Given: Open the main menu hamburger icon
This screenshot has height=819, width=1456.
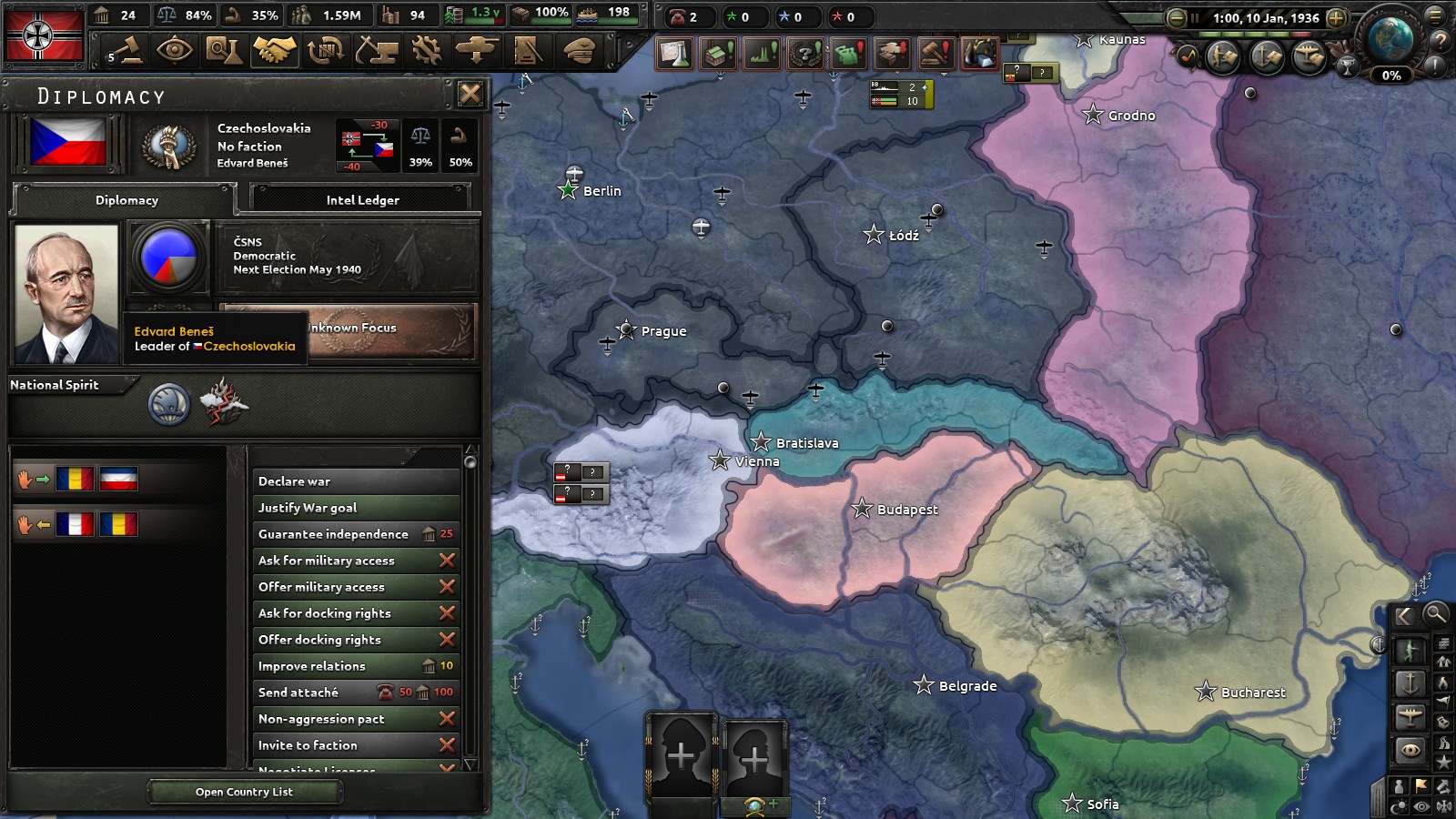Looking at the screenshot, I should (1434, 17).
